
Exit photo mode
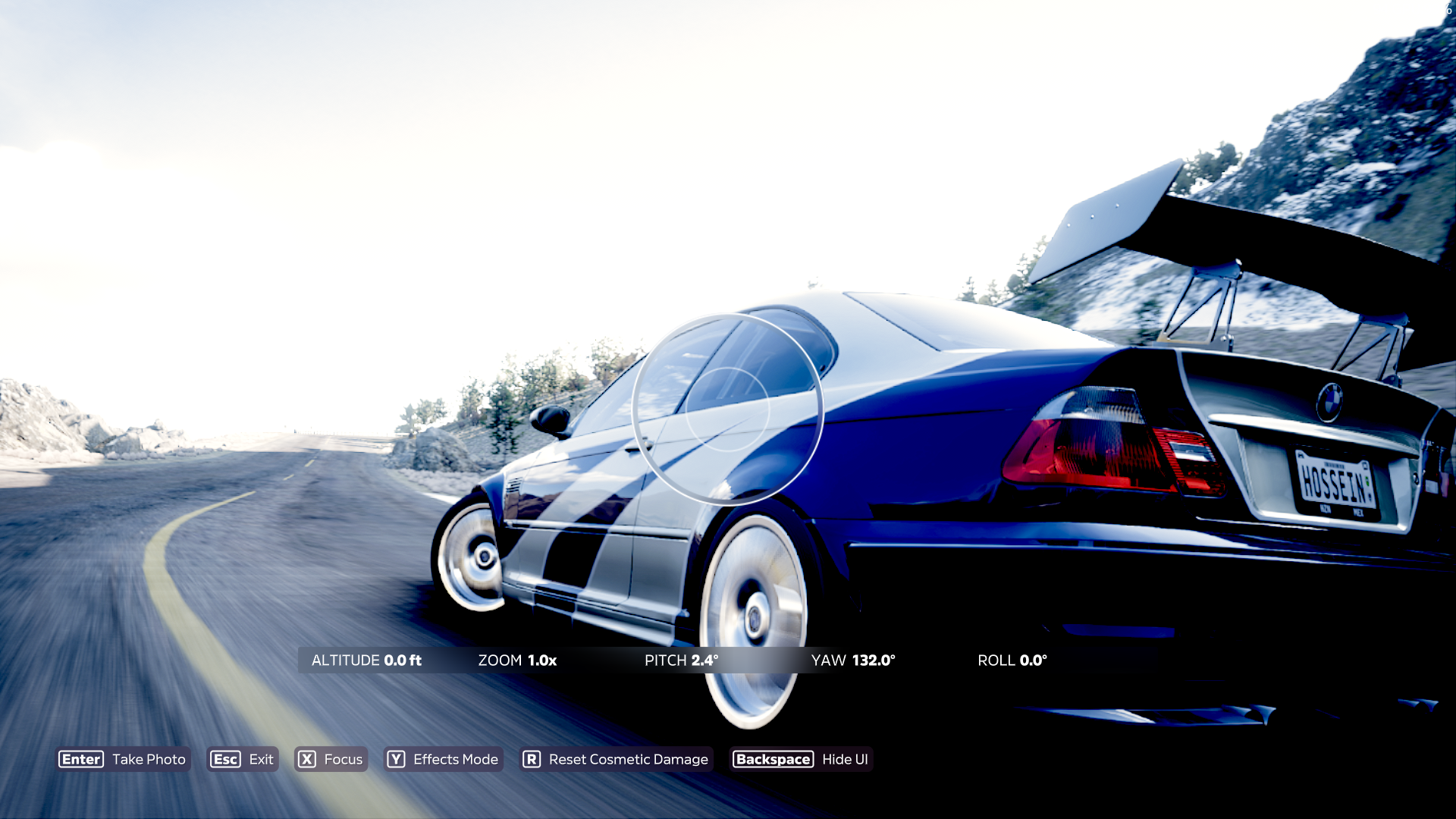click(243, 759)
